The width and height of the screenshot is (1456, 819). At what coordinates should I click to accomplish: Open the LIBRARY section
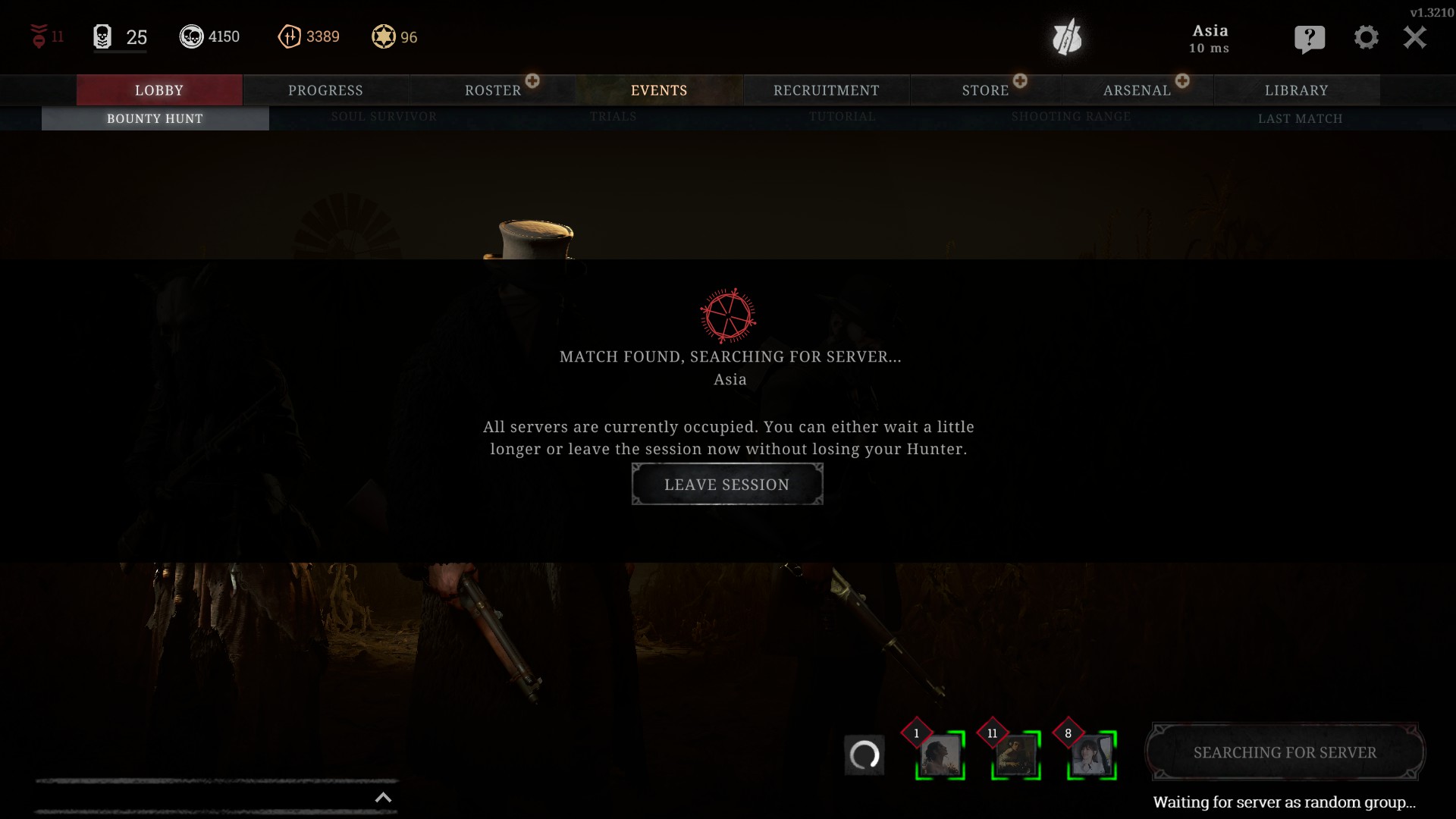pyautogui.click(x=1297, y=89)
